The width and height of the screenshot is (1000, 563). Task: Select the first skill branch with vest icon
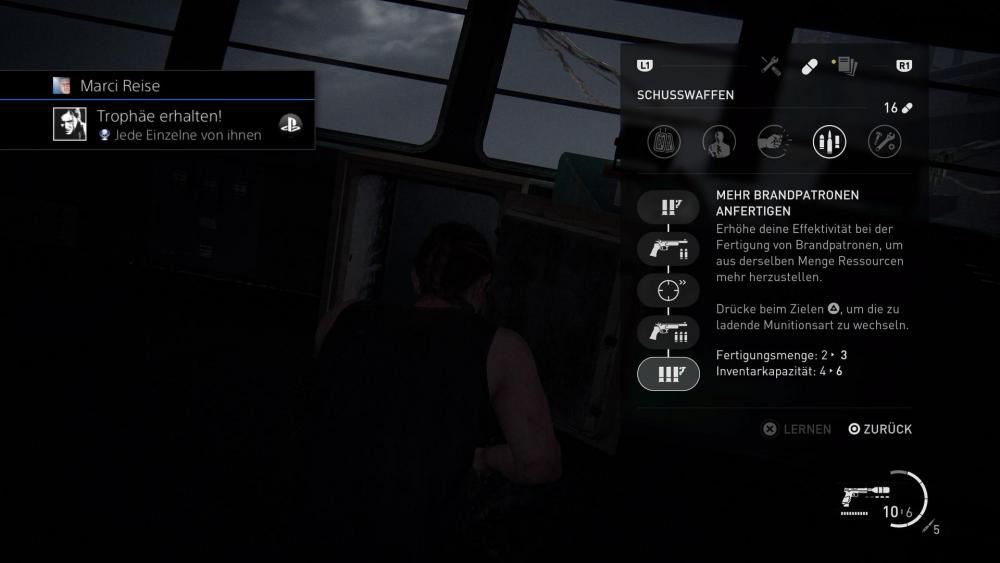(x=664, y=142)
